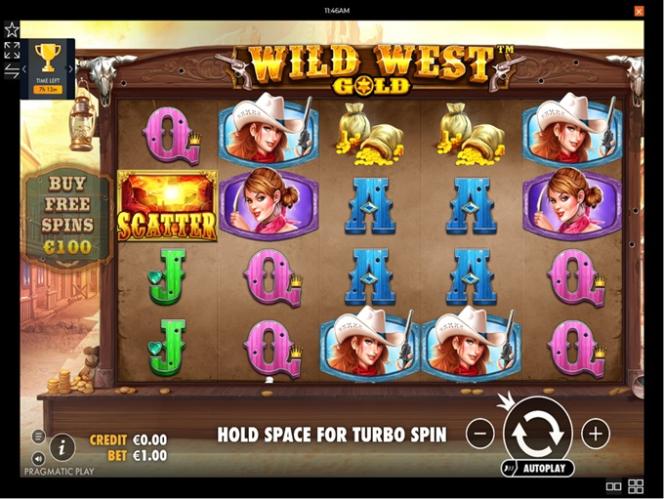Start Autoplay mode
This screenshot has height=499, width=664.
538,468
